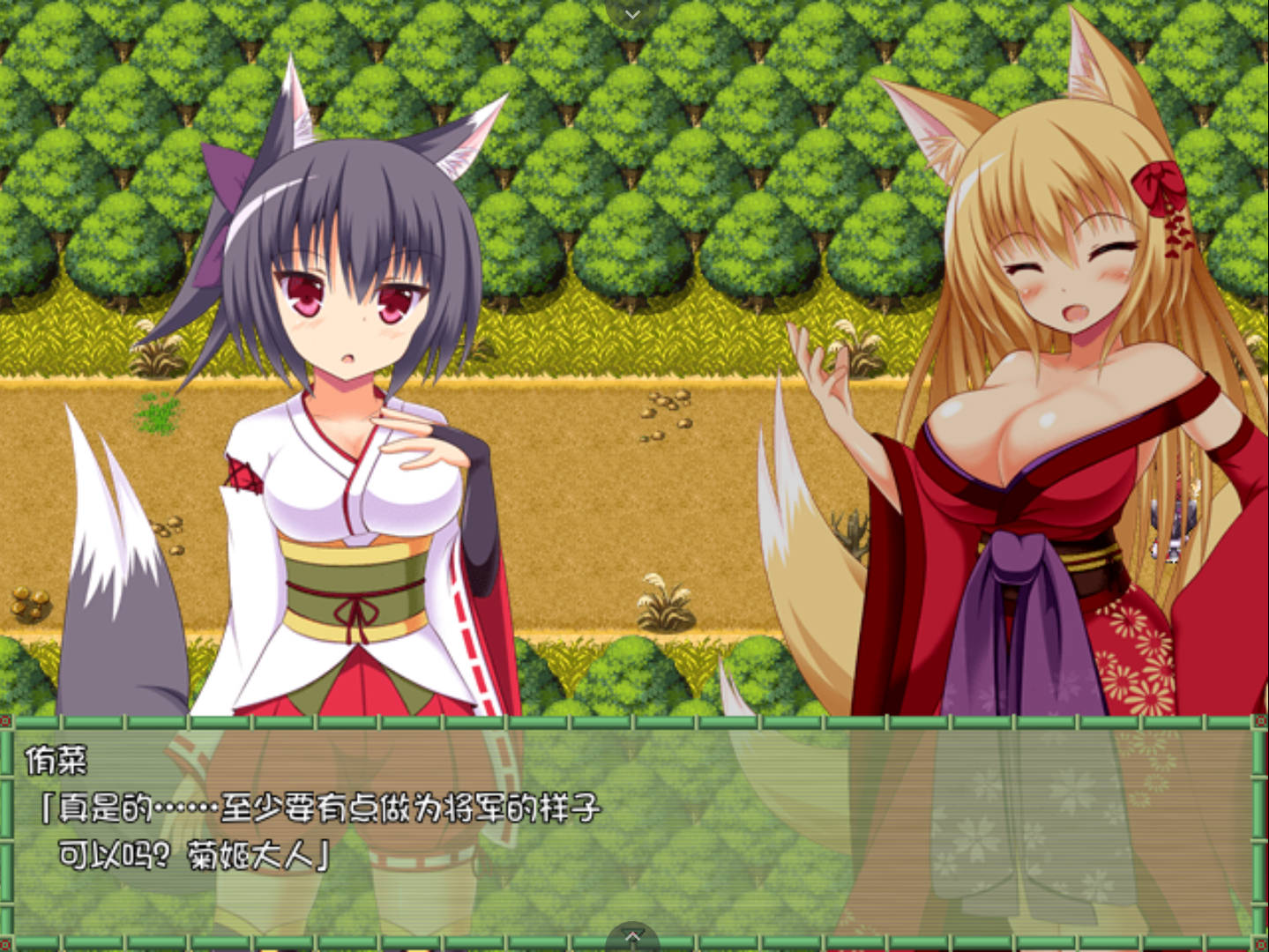Viewport: 1269px width, 952px height.
Task: Advance the dialogue by clicking the text box
Action: pyautogui.click(x=633, y=829)
